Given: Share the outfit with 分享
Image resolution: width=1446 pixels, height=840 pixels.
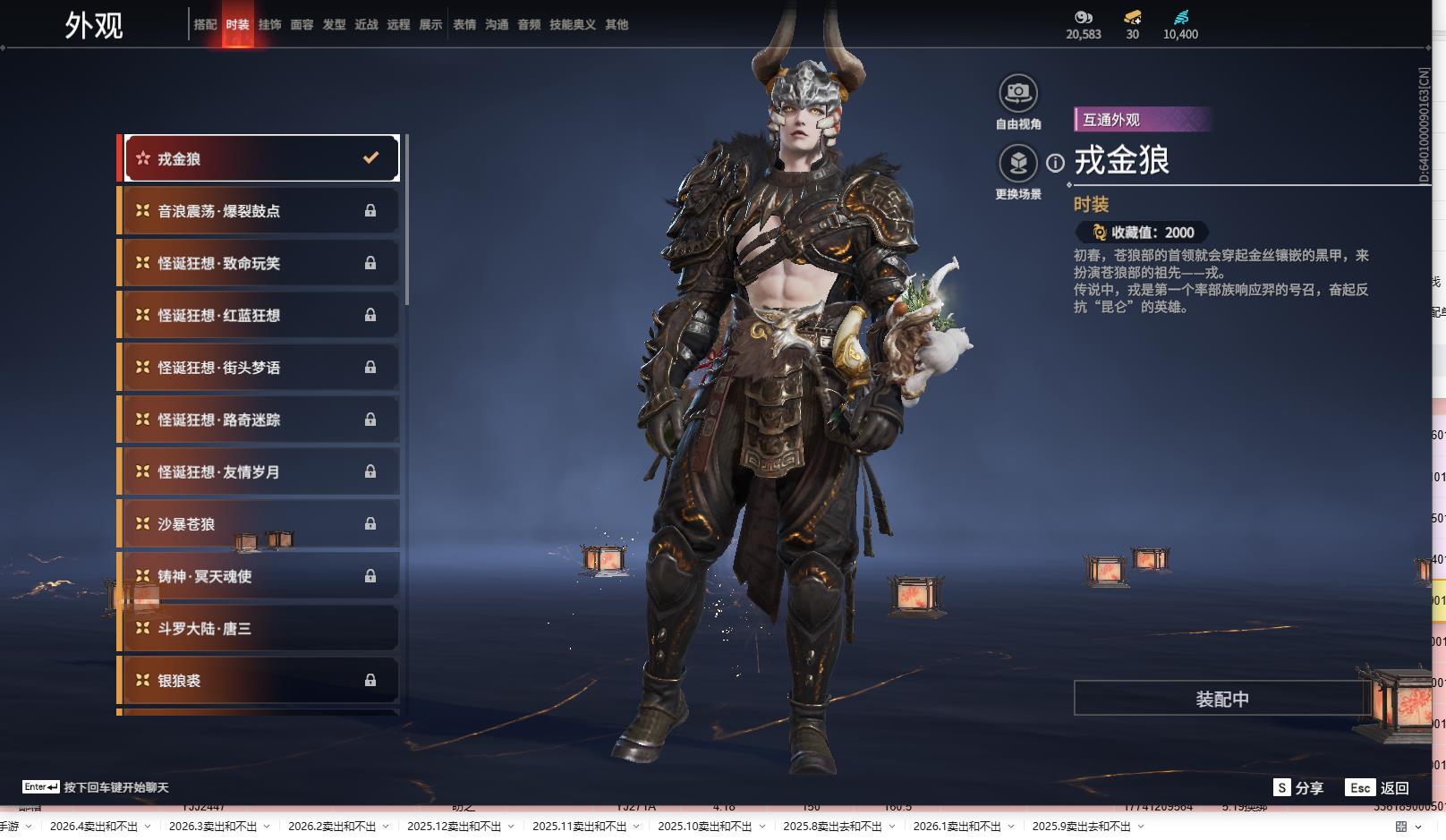Looking at the screenshot, I should coord(1298,787).
